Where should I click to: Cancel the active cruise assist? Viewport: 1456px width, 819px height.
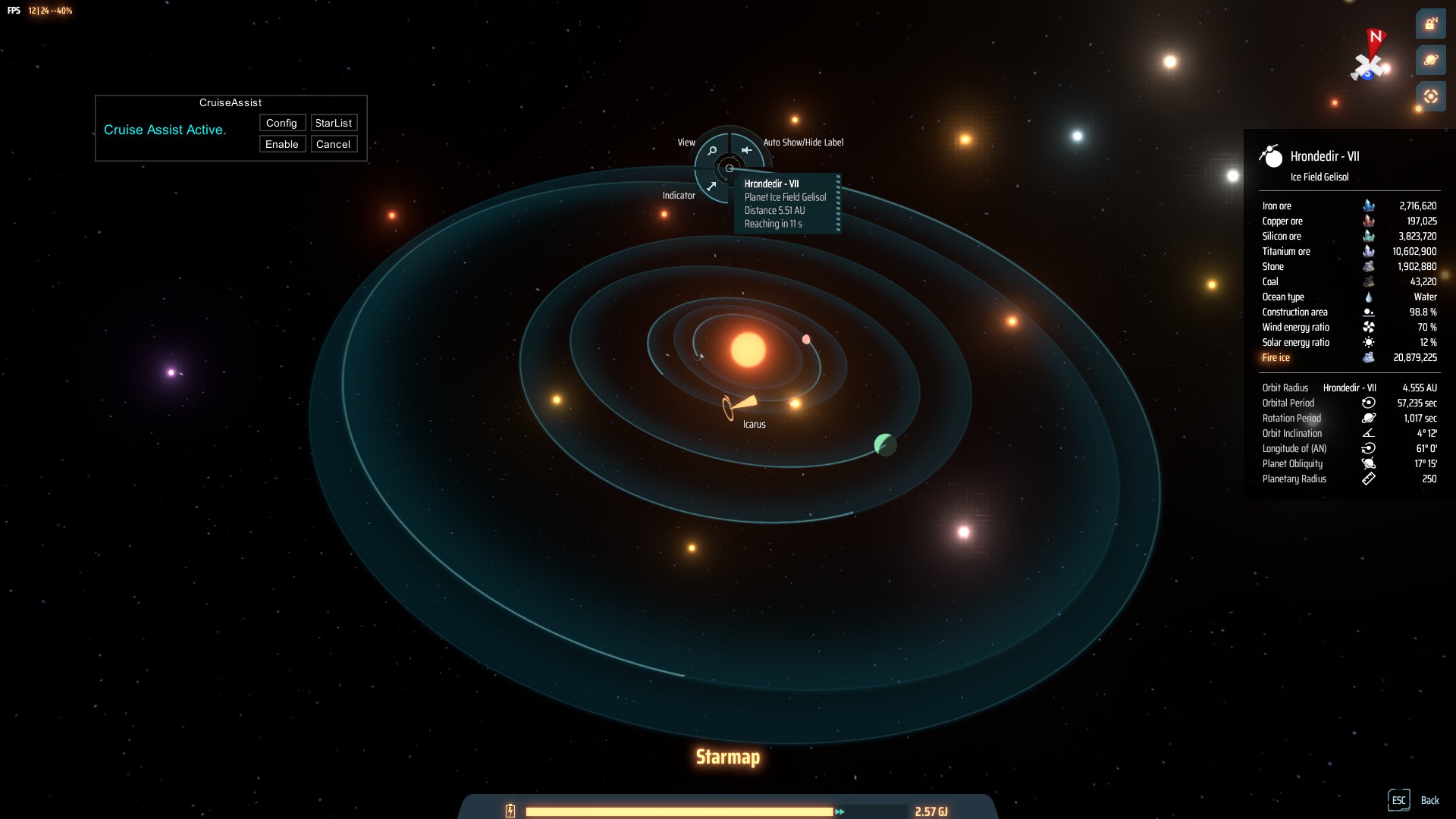(334, 144)
